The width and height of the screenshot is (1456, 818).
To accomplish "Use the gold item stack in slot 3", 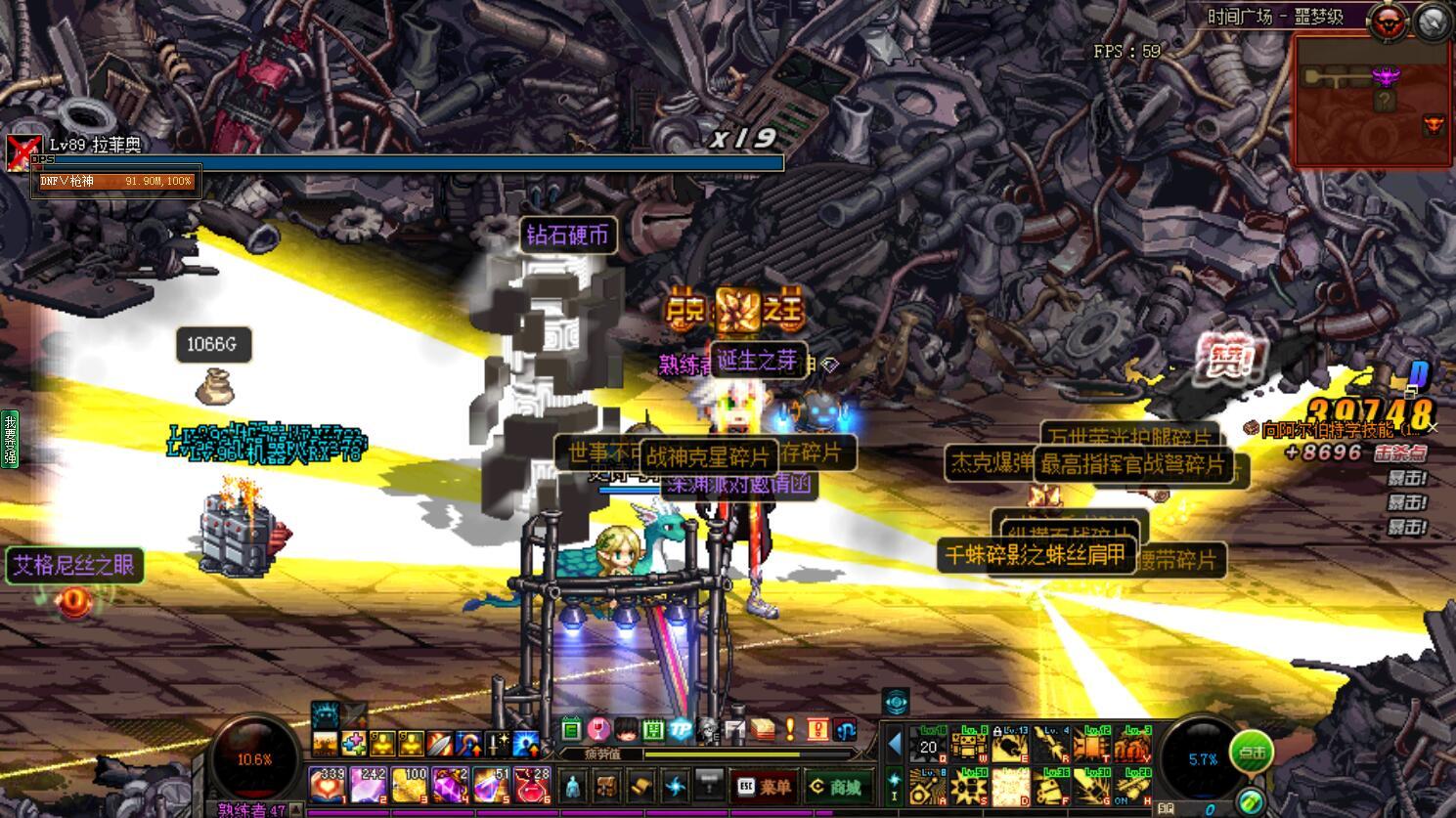I will [409, 785].
